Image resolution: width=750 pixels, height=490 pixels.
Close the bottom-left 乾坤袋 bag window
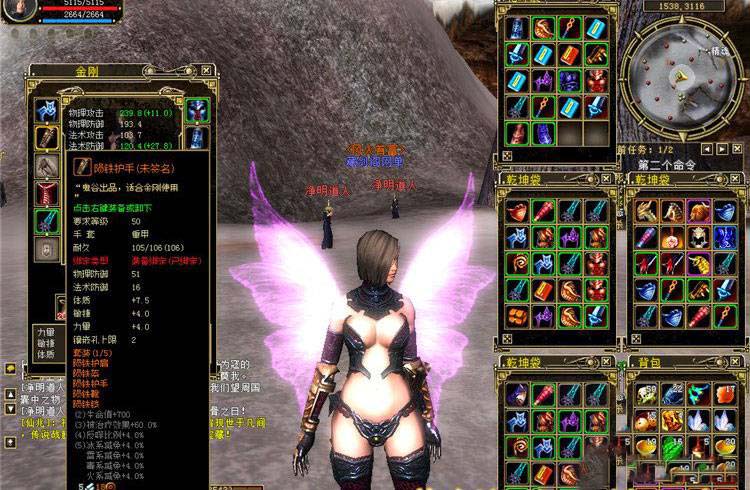tap(607, 362)
